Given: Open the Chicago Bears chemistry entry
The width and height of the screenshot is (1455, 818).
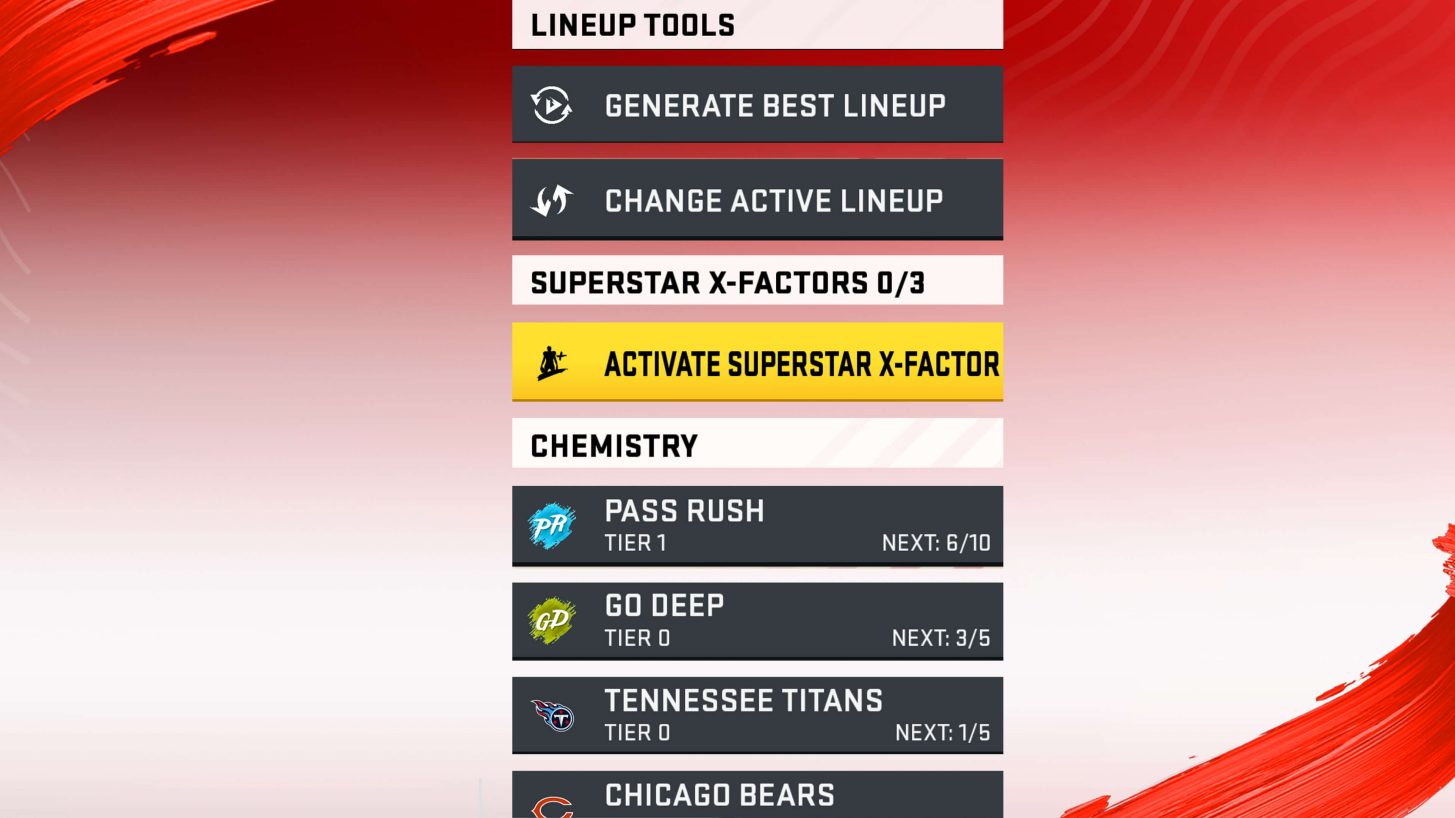Looking at the screenshot, I should pyautogui.click(x=757, y=796).
